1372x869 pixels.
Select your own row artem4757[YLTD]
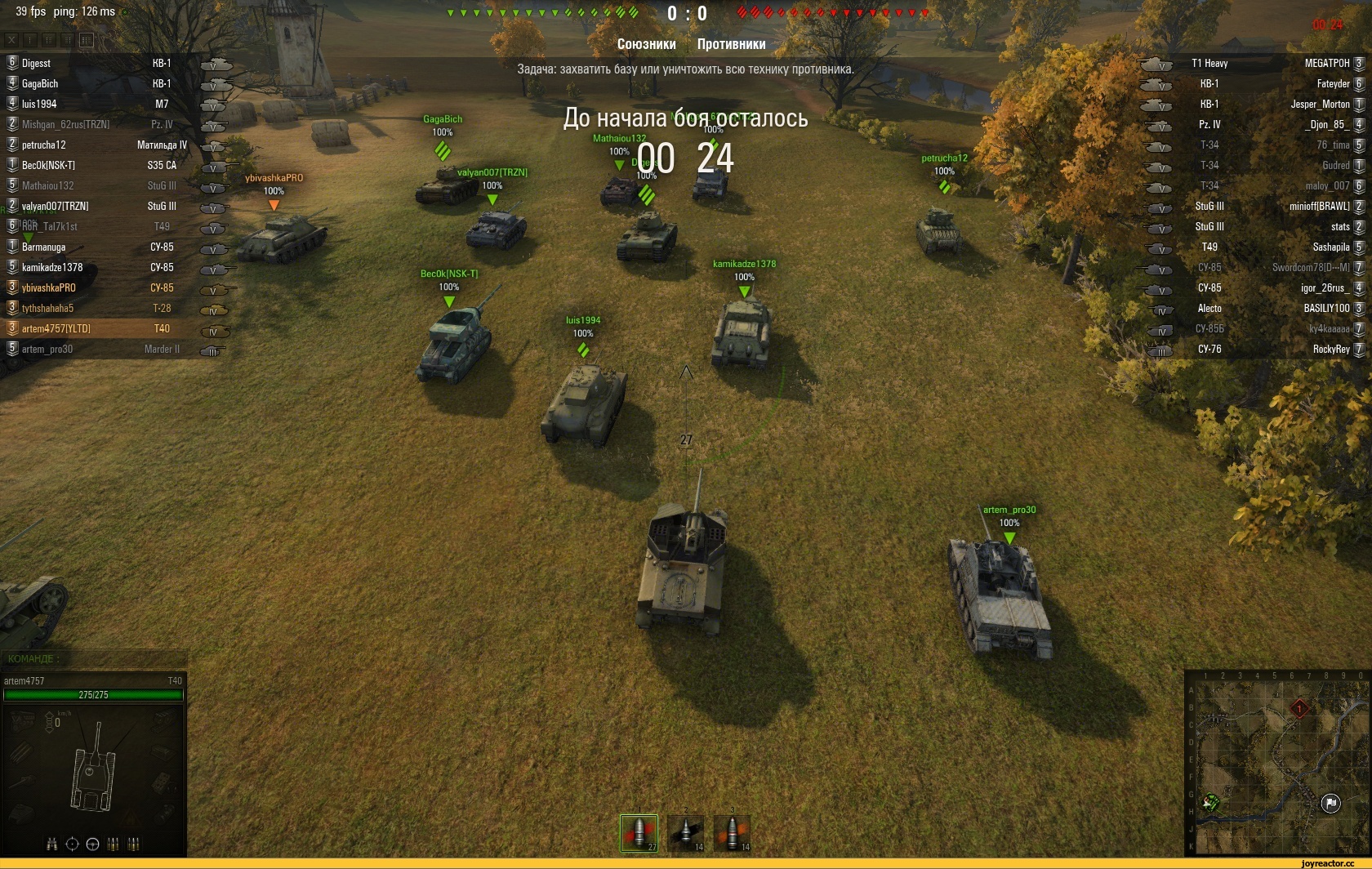pyautogui.click(x=56, y=329)
